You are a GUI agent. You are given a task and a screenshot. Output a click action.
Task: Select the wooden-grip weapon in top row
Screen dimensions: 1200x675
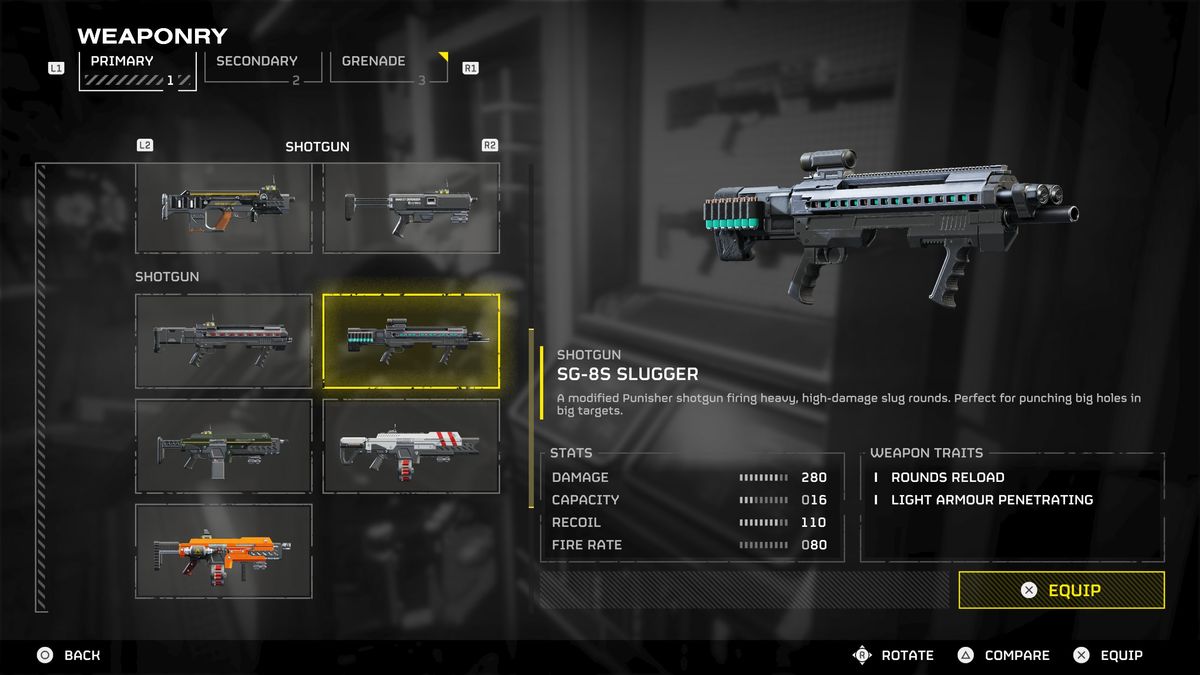tap(224, 208)
